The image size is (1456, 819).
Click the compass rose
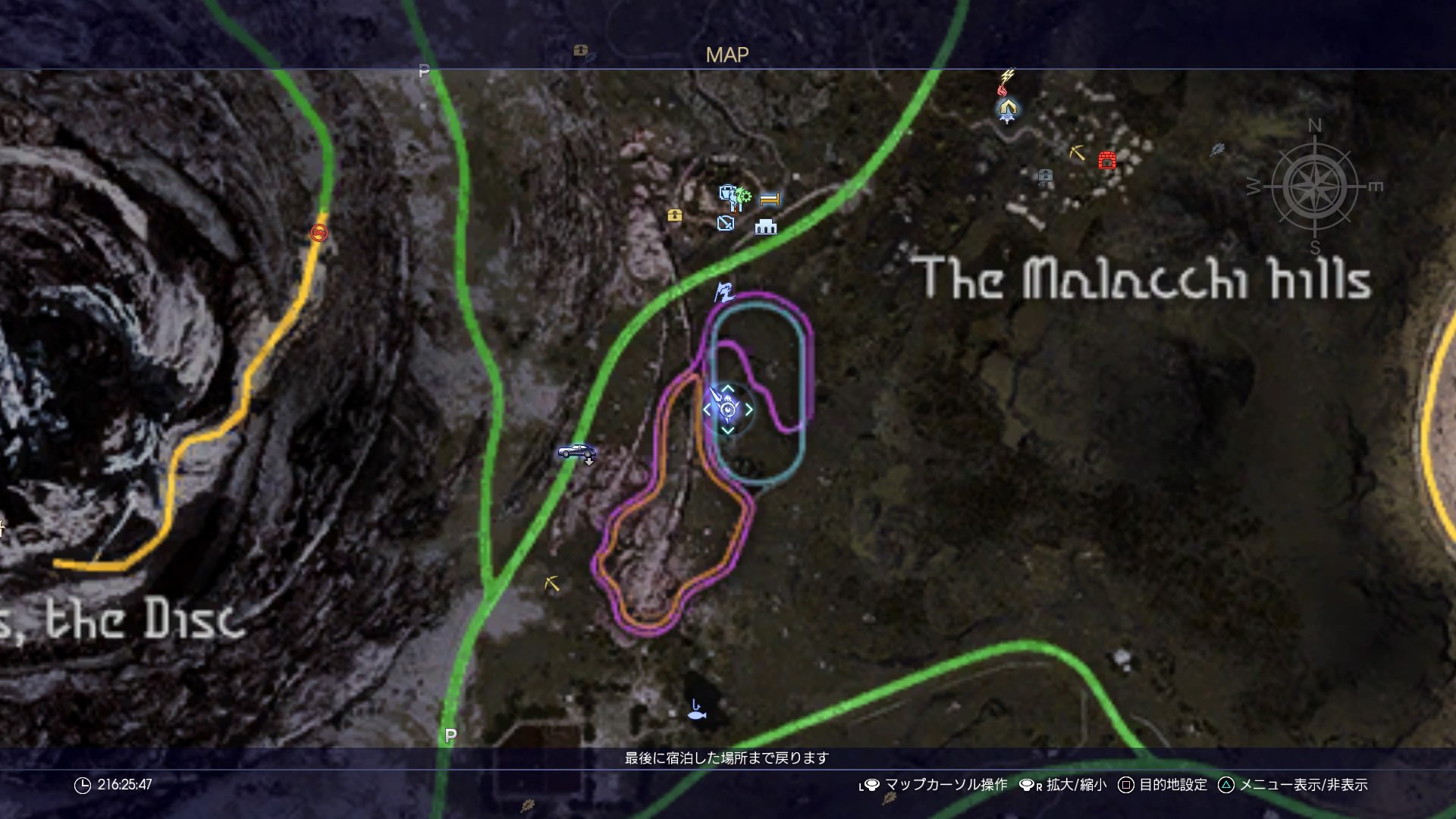[x=1315, y=187]
